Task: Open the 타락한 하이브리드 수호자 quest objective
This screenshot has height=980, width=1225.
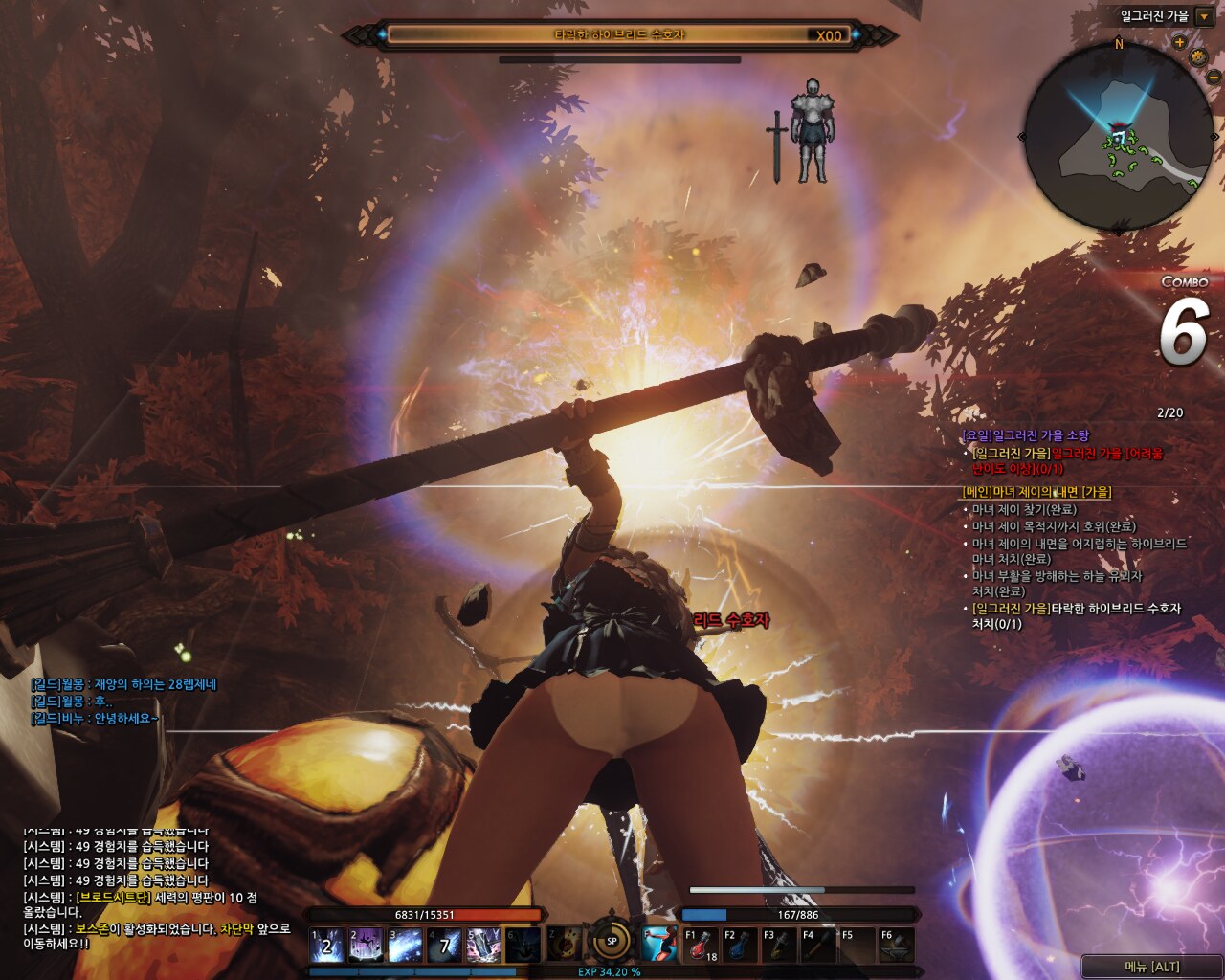Action: click(x=1077, y=616)
